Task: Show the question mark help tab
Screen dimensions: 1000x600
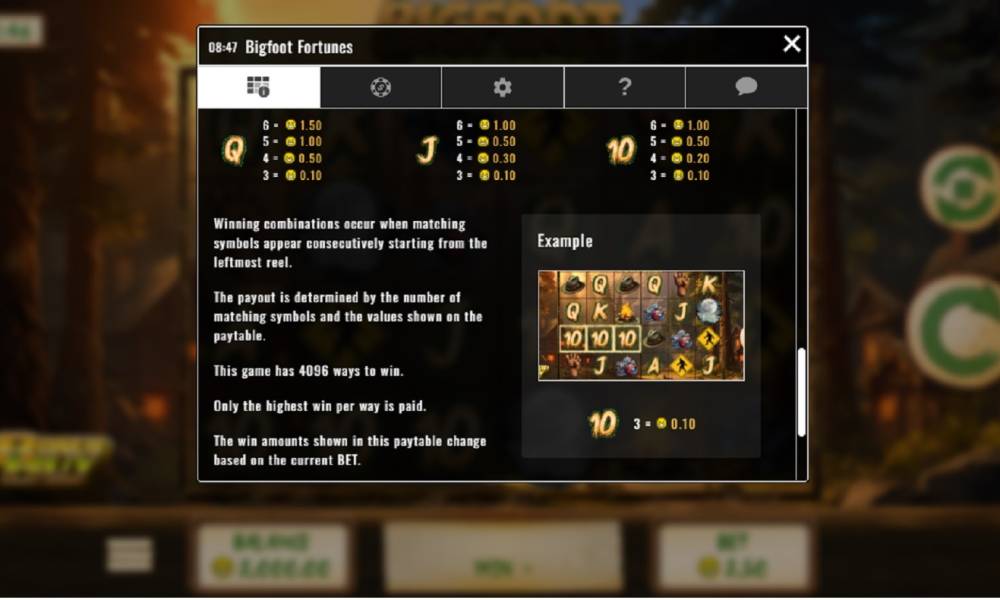Action: tap(624, 87)
